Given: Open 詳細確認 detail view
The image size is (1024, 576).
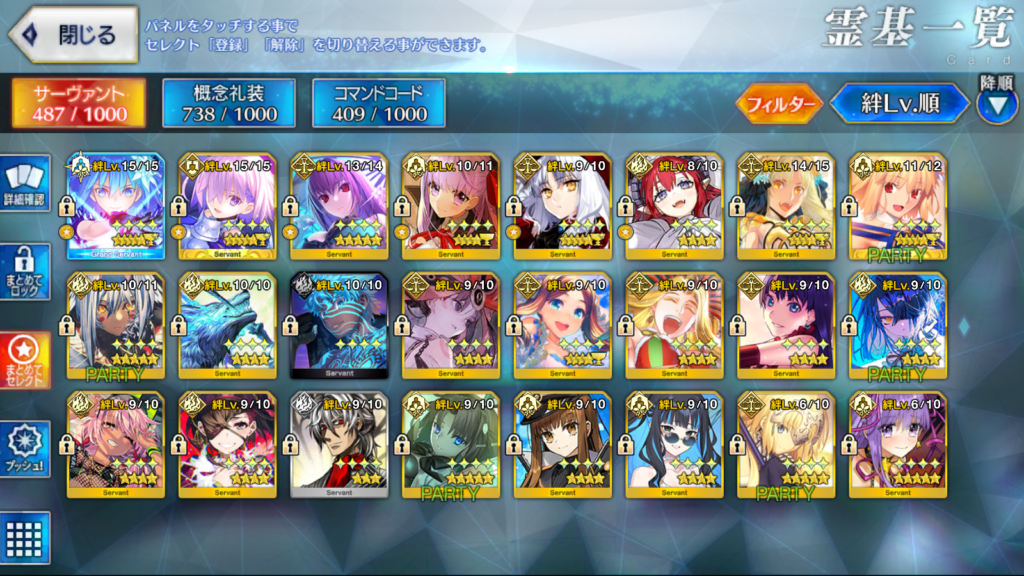Looking at the screenshot, I should [25, 186].
